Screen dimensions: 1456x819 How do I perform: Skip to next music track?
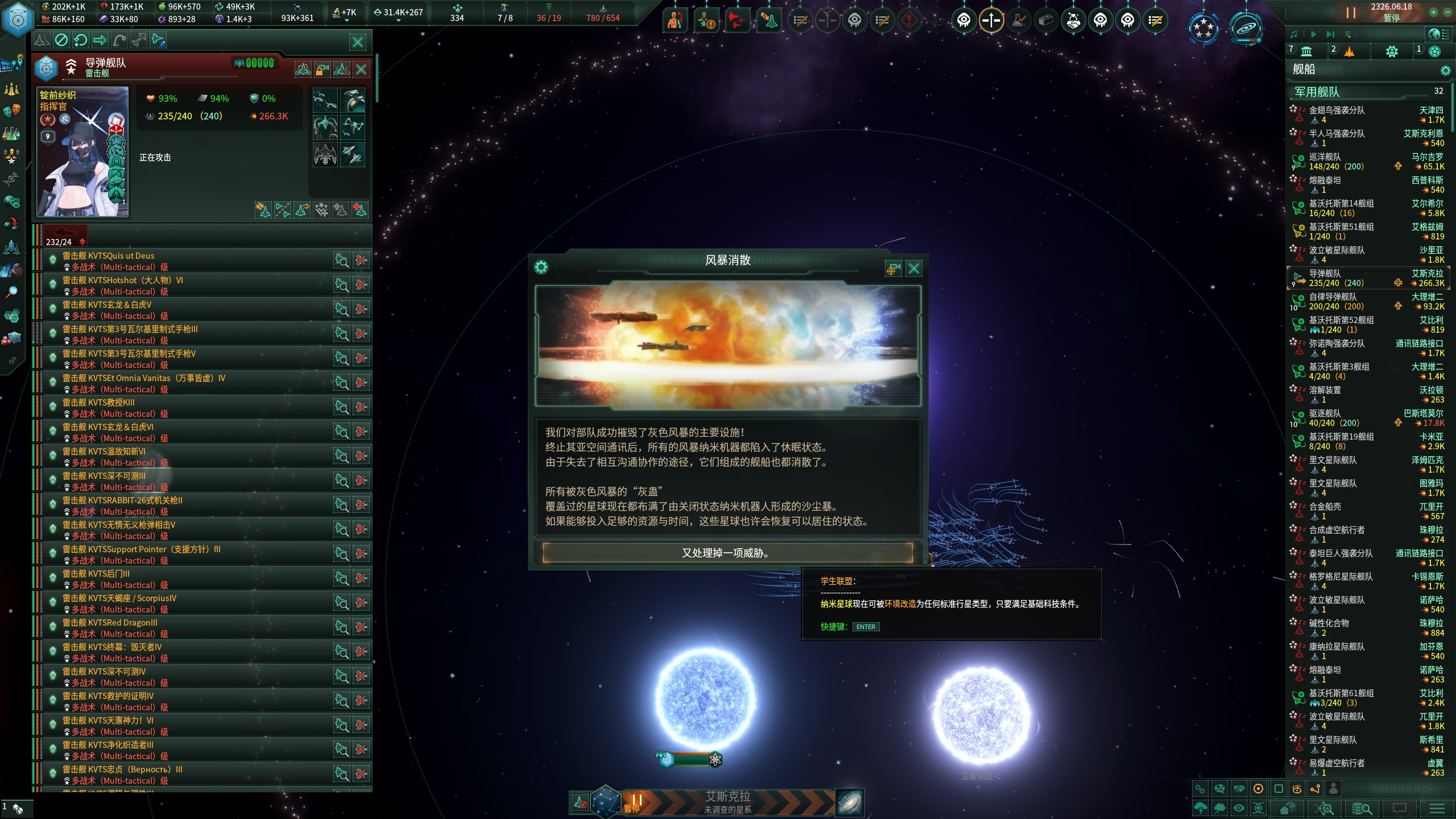point(1330,35)
